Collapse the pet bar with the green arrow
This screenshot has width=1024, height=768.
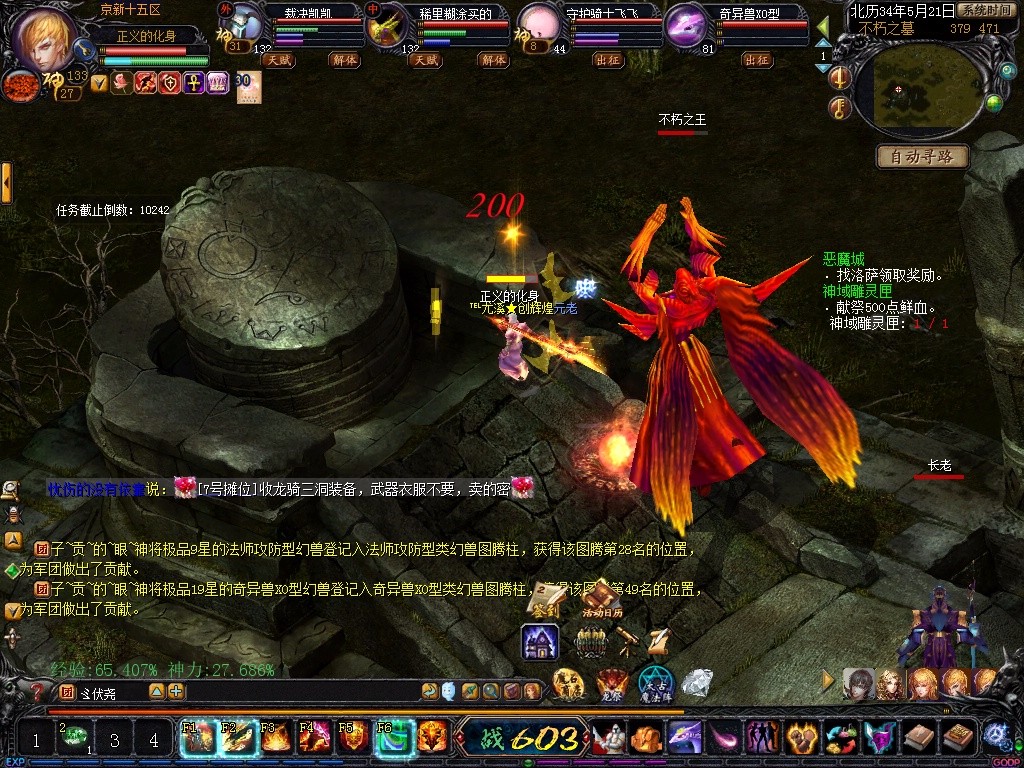(x=822, y=27)
